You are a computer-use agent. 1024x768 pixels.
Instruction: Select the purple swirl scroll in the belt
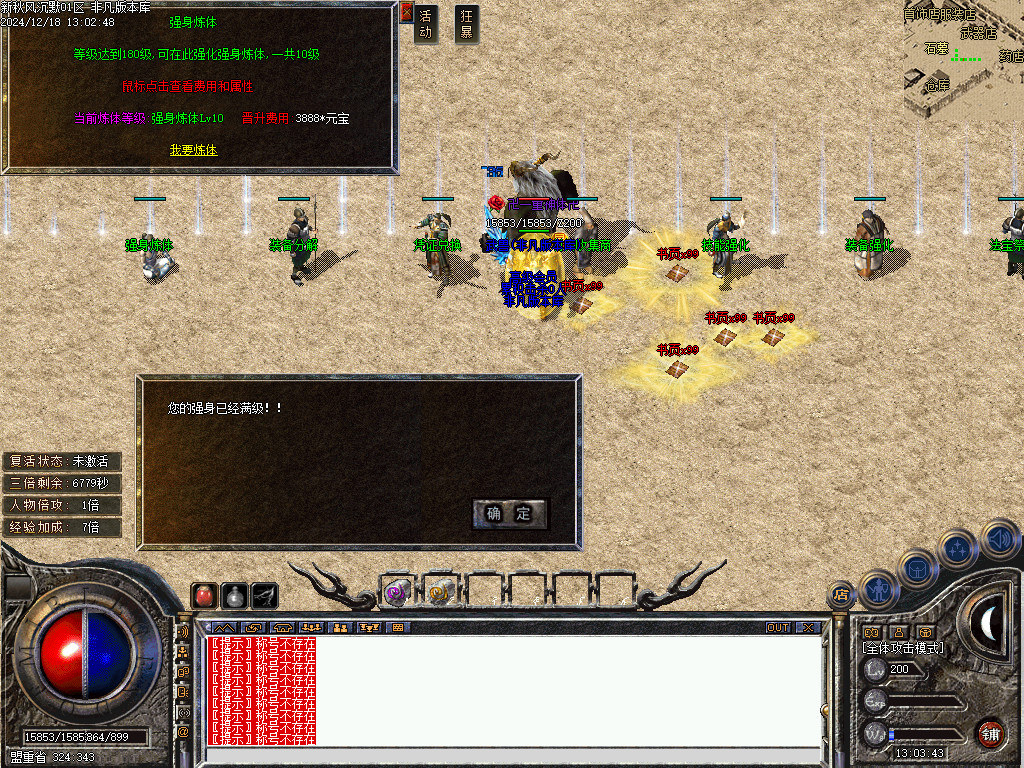coord(397,592)
